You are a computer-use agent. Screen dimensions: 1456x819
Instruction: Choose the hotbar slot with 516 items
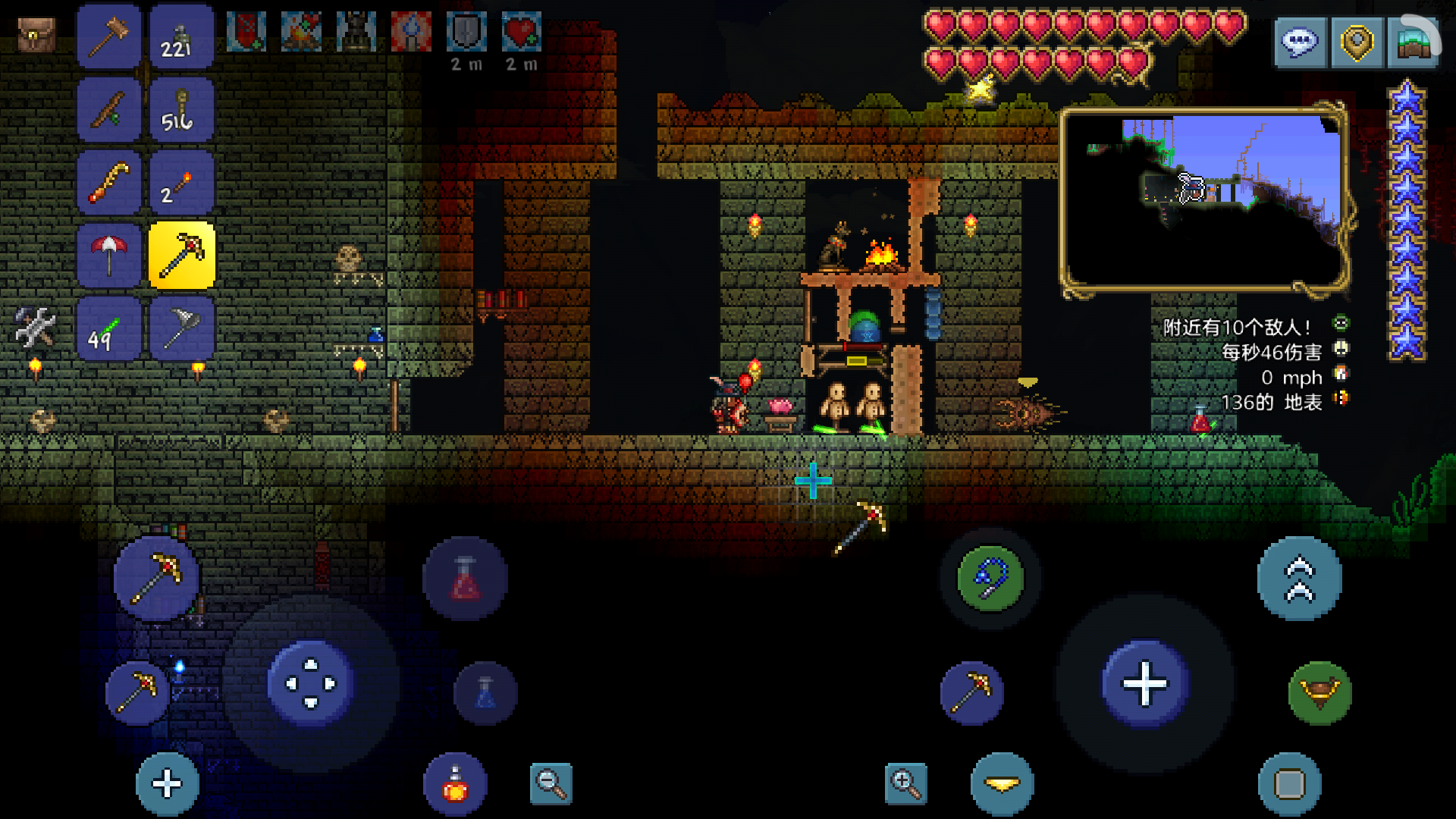pyautogui.click(x=182, y=110)
